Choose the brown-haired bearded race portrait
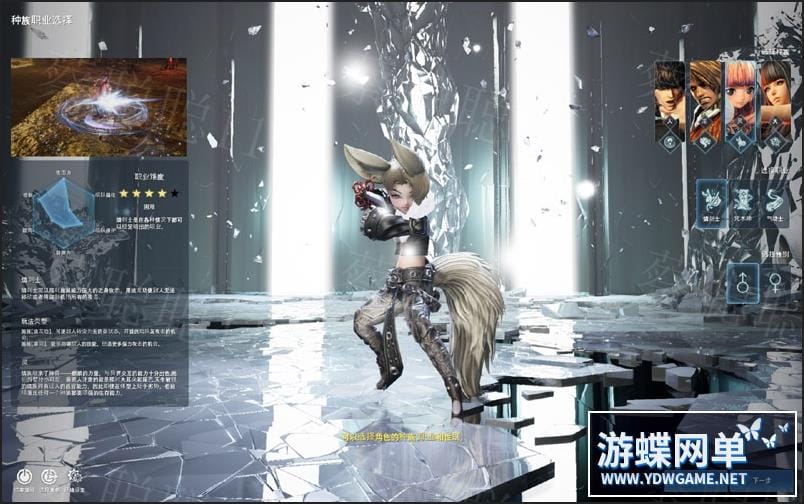804x504 pixels. (x=705, y=100)
